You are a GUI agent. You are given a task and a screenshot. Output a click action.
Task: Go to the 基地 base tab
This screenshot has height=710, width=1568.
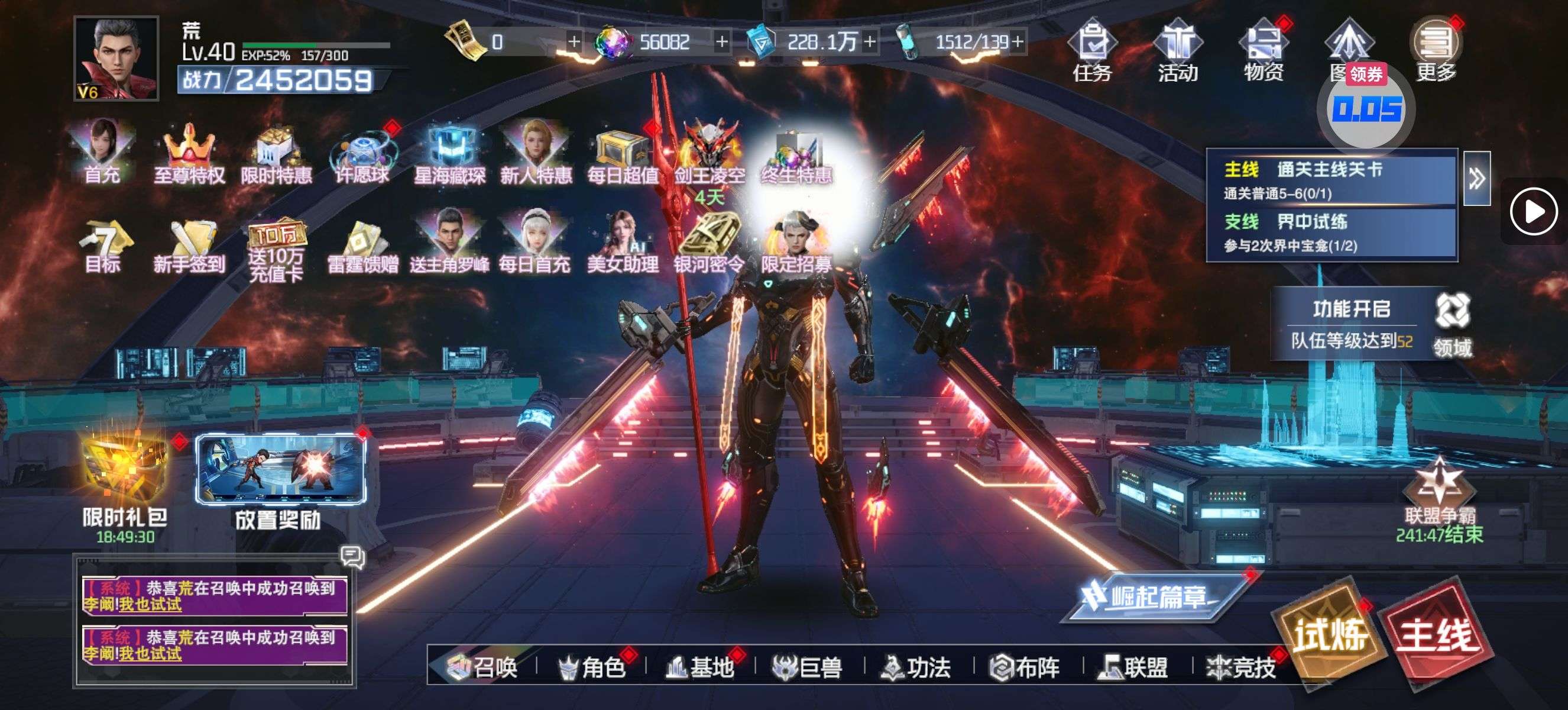pos(700,667)
